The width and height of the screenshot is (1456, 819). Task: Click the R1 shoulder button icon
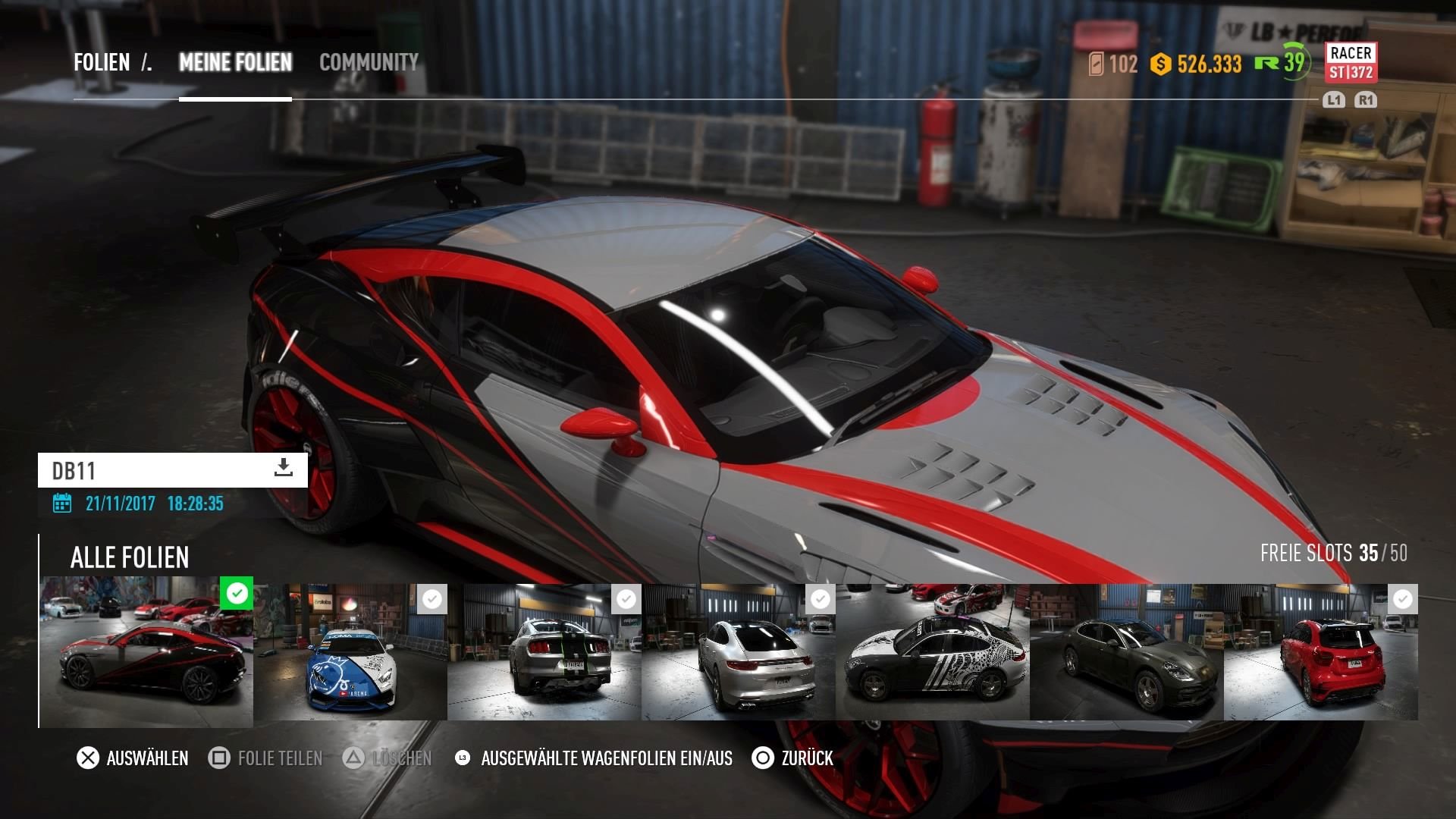[x=1365, y=99]
